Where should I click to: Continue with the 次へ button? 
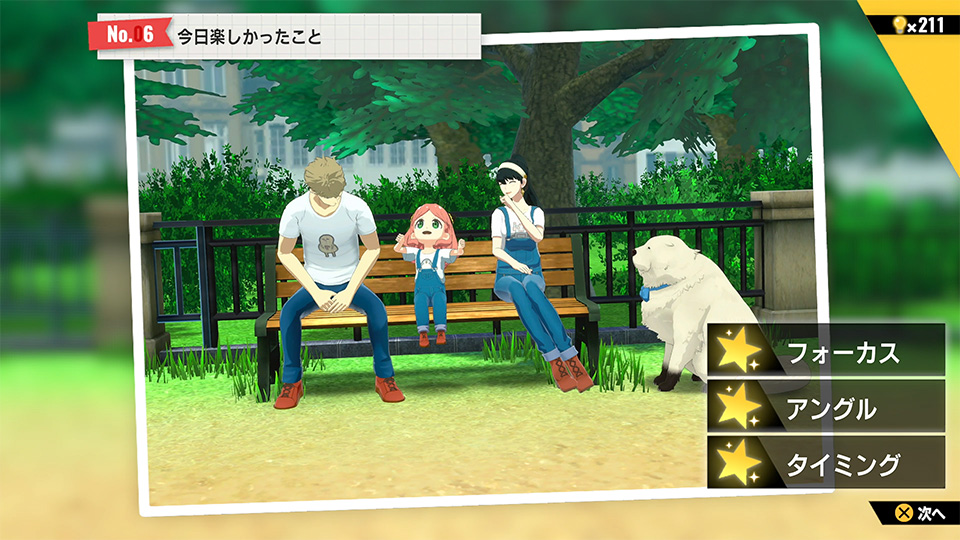pyautogui.click(x=920, y=513)
